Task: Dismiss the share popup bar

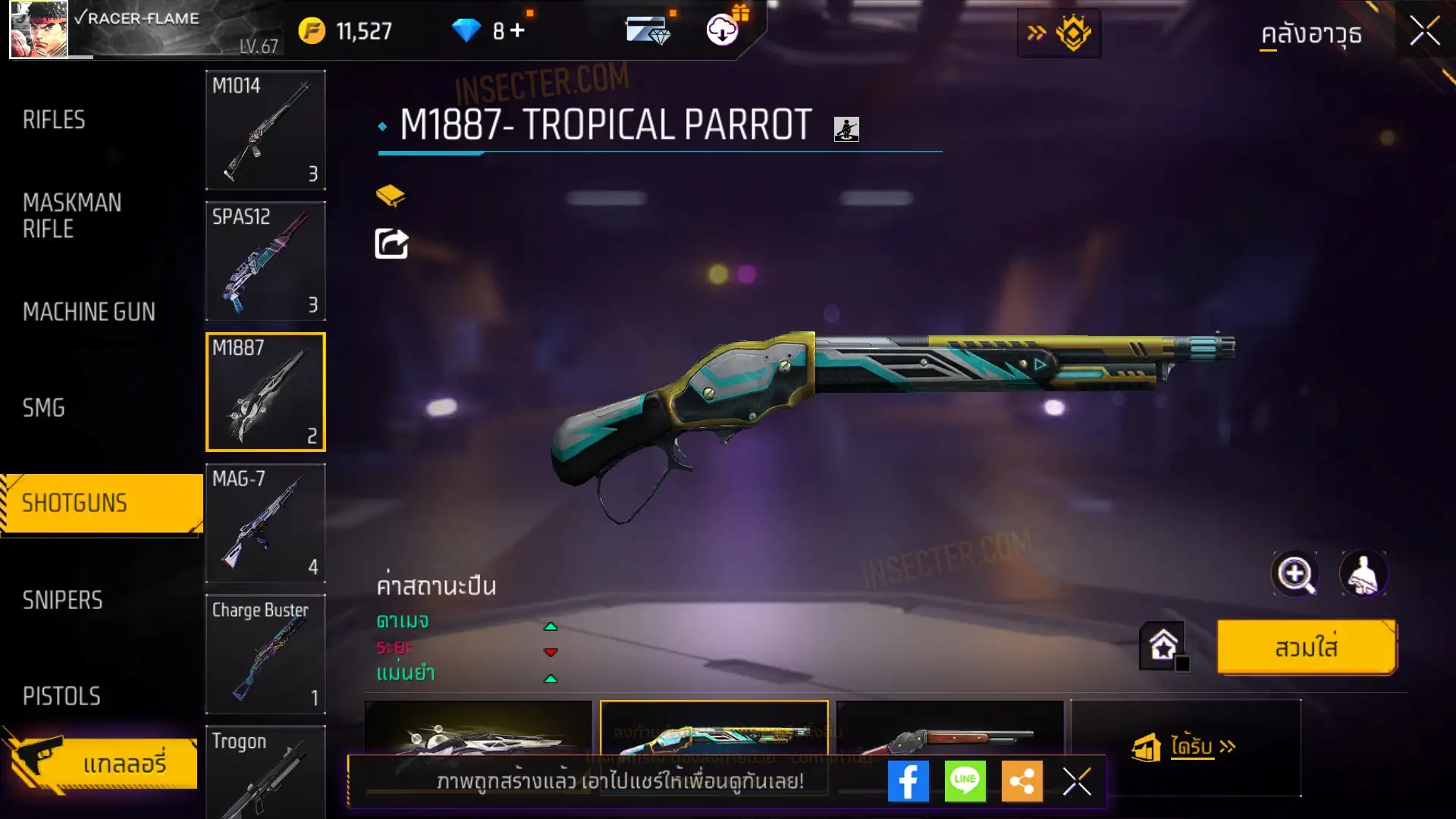Action: pos(1077,781)
